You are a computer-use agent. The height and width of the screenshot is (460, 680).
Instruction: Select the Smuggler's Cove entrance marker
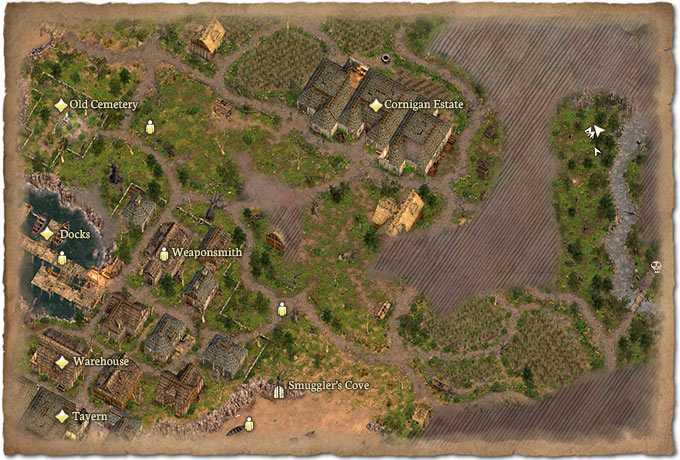[x=279, y=390]
